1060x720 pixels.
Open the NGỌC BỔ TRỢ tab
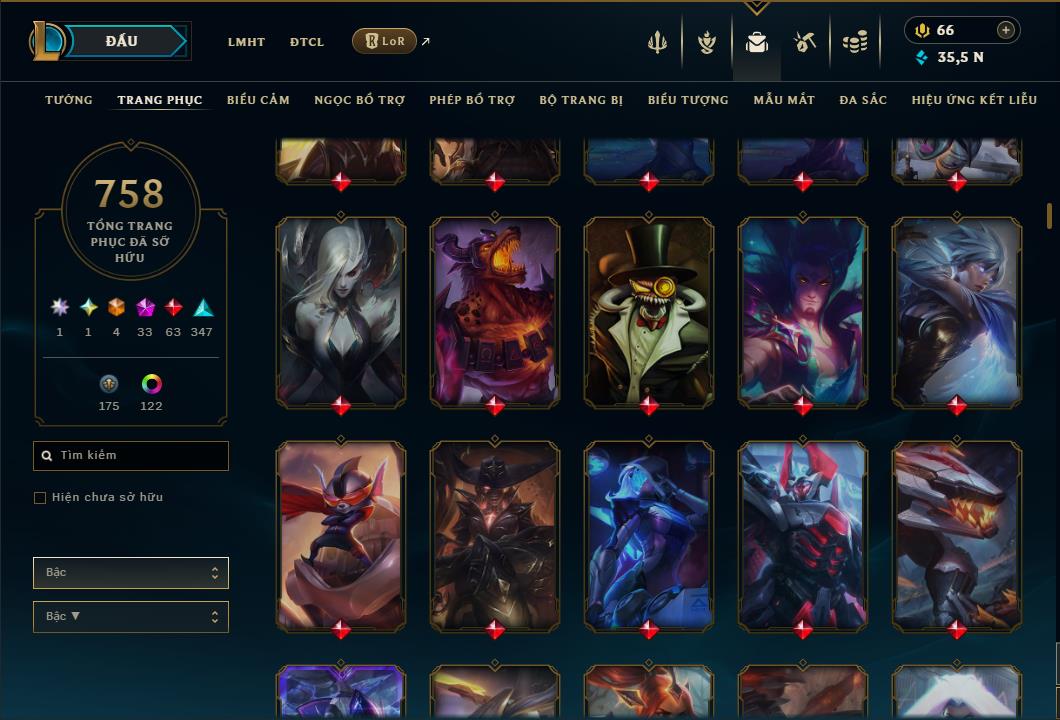click(x=359, y=100)
